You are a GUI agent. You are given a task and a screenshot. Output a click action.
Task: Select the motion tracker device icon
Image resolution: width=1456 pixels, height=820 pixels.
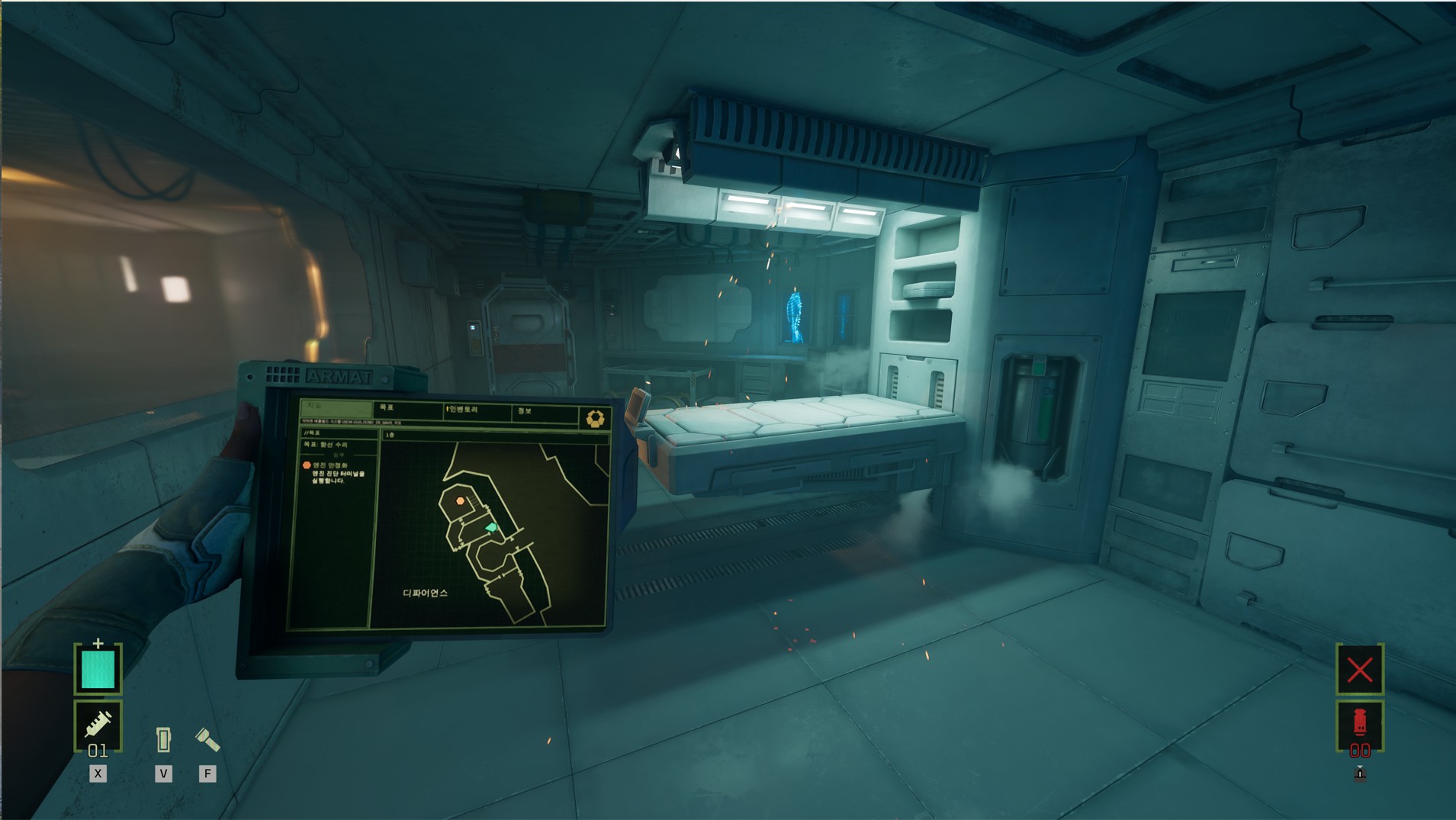coord(163,739)
